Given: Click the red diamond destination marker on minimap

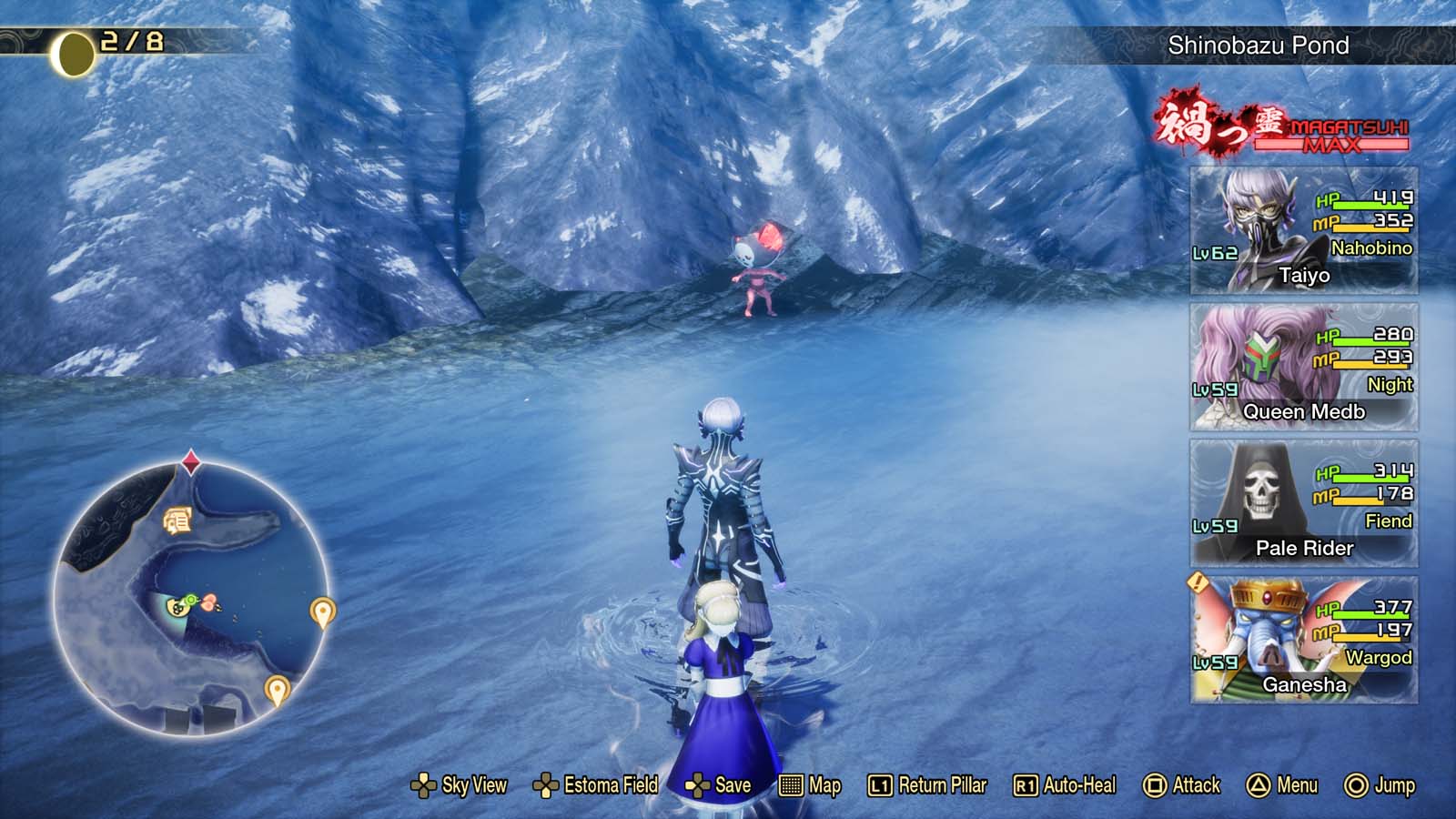Looking at the screenshot, I should pyautogui.click(x=189, y=462).
